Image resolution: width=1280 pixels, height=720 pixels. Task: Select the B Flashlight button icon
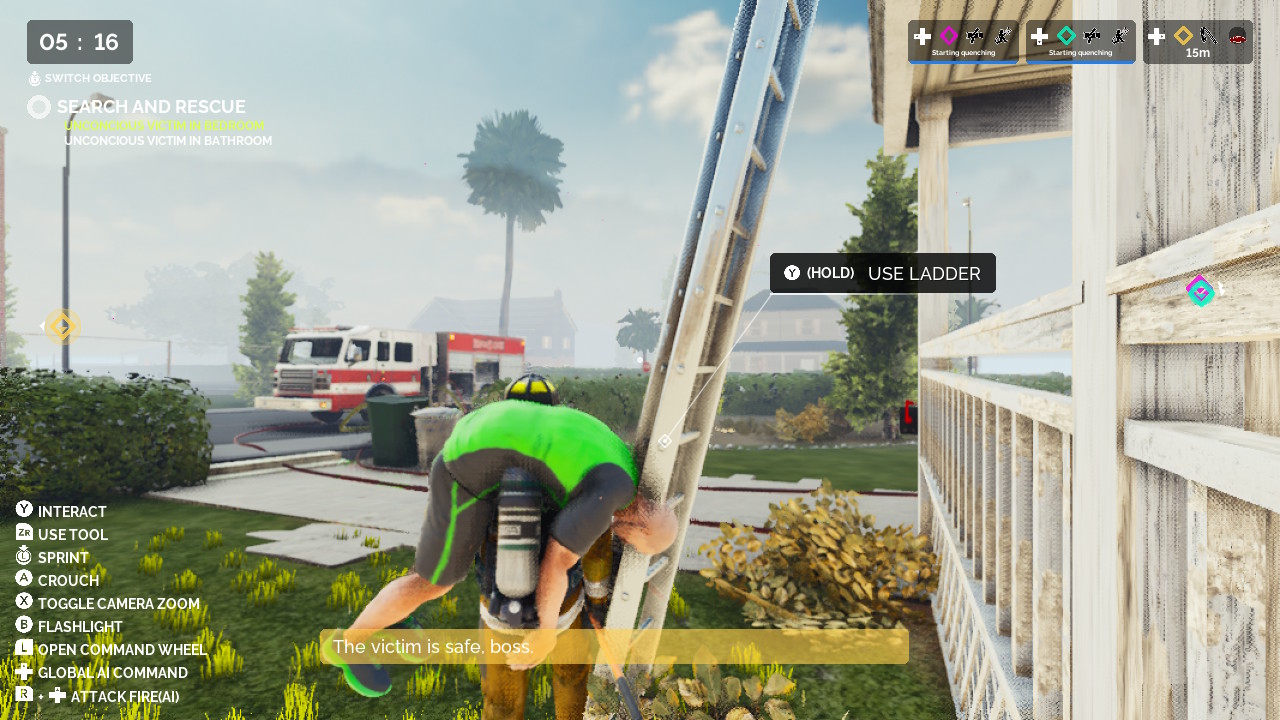click(x=22, y=626)
